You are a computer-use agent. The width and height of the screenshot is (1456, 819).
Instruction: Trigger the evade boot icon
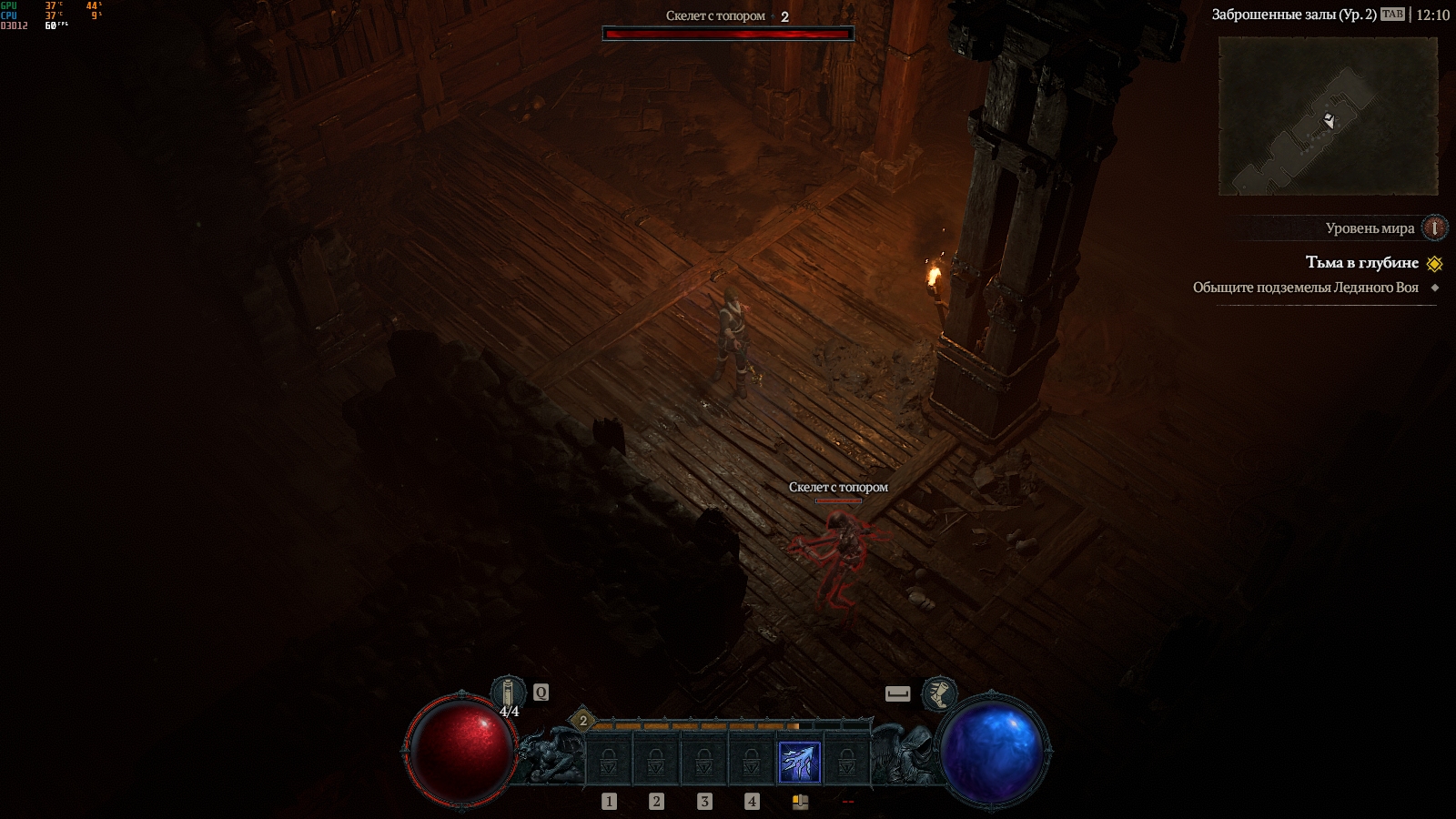point(939,693)
